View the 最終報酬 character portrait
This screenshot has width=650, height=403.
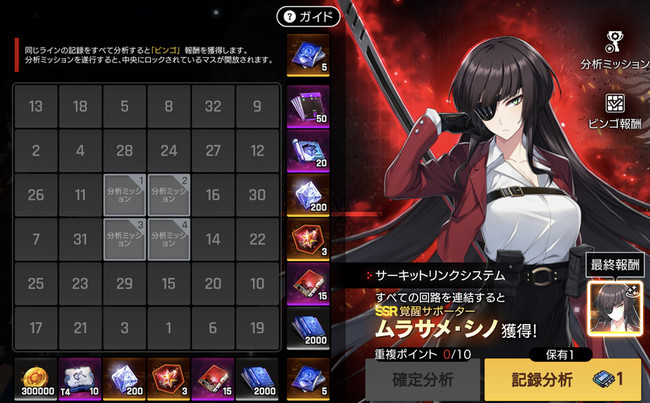click(x=613, y=304)
